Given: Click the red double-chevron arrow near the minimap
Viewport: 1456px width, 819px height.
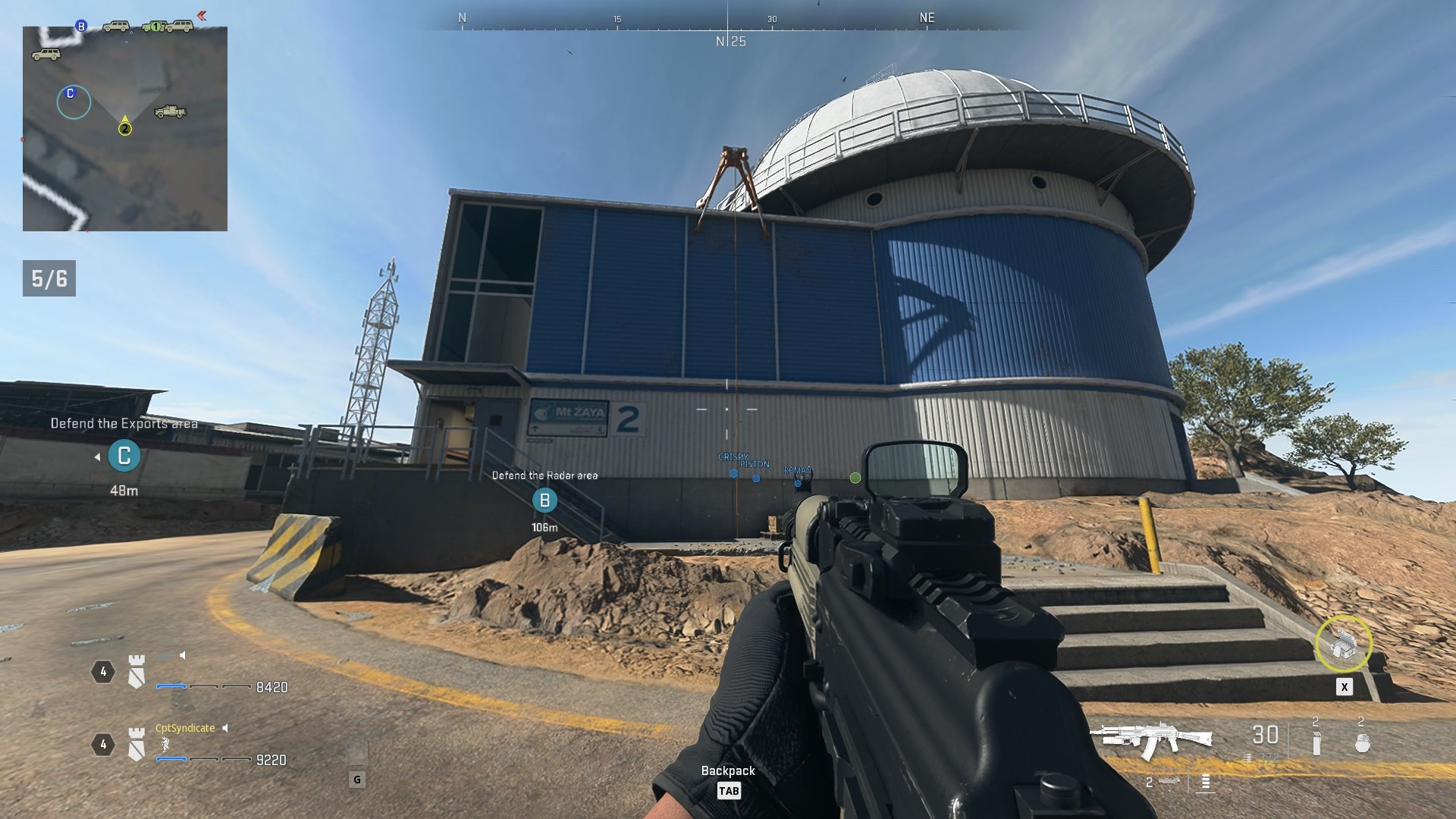Looking at the screenshot, I should [x=202, y=15].
